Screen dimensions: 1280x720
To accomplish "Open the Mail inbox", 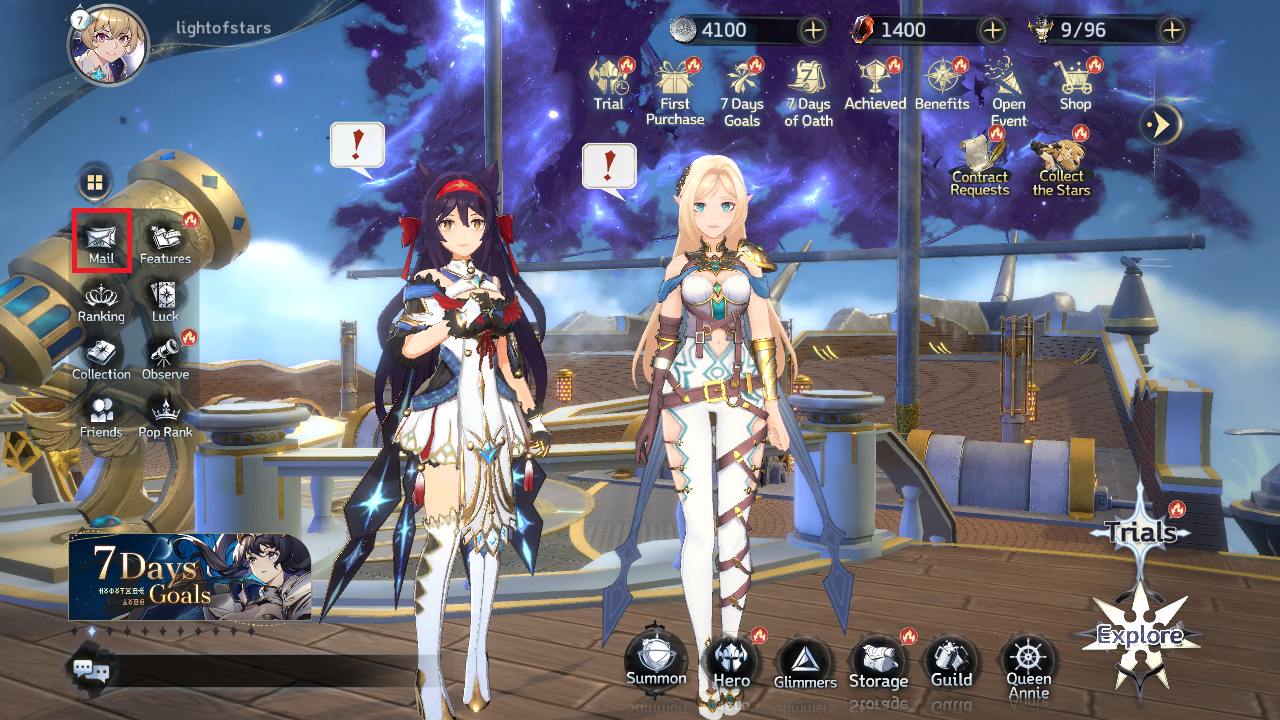I will [x=101, y=240].
